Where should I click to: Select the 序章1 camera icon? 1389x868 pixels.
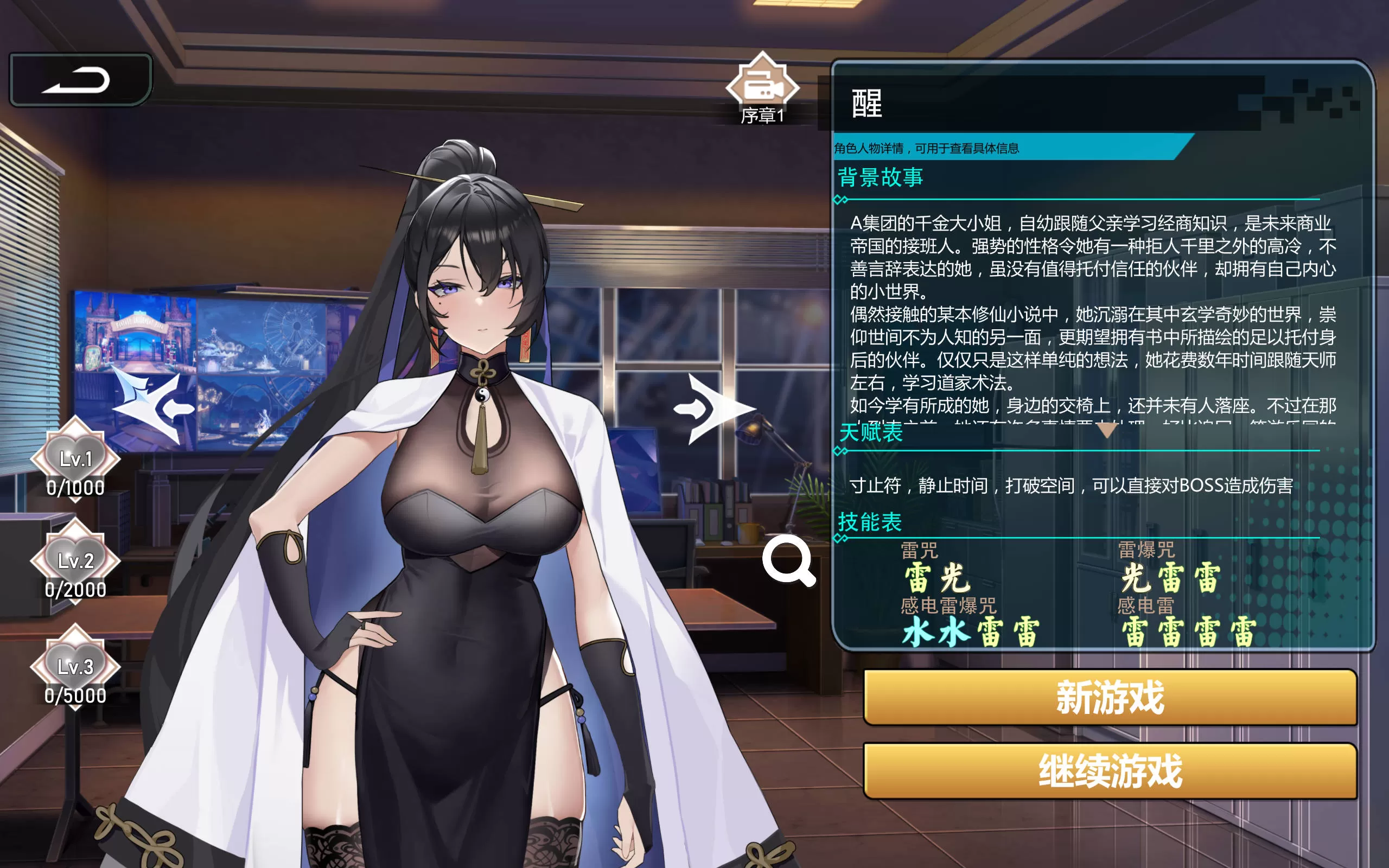[x=762, y=86]
